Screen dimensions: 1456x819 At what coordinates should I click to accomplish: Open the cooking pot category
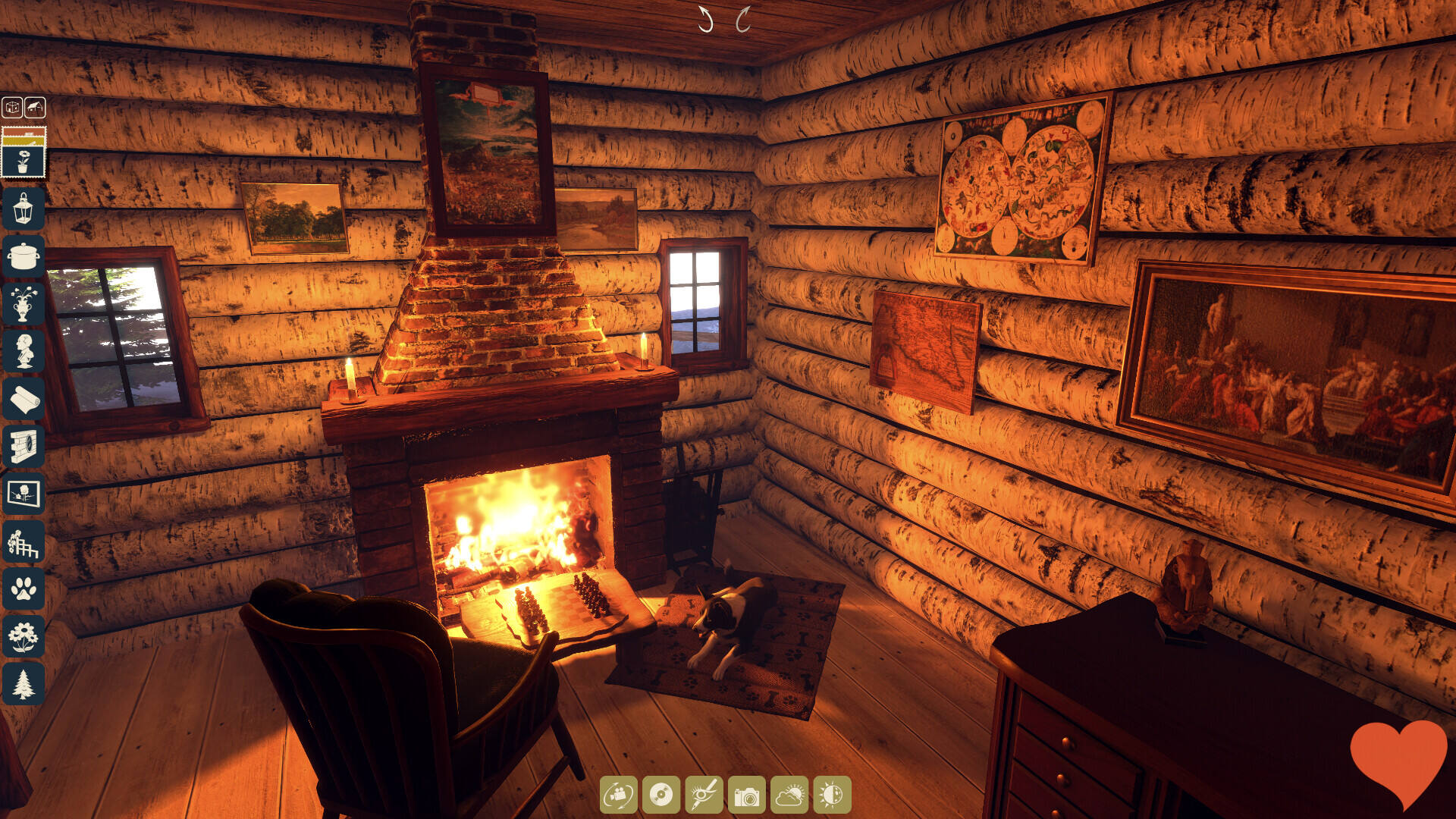pyautogui.click(x=24, y=256)
